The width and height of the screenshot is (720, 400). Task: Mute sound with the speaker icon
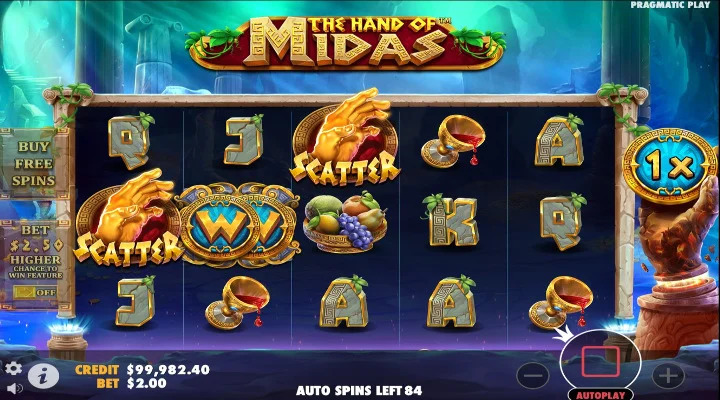[x=14, y=388]
